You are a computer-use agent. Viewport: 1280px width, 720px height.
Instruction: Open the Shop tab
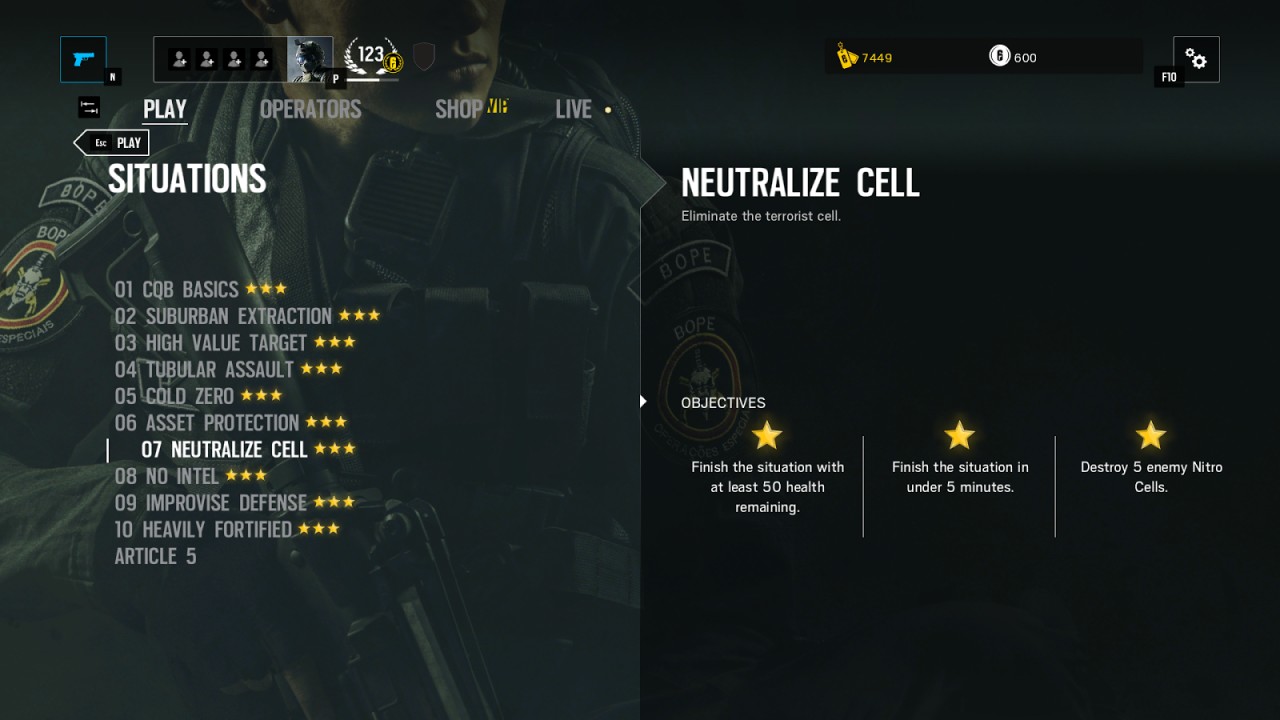pos(459,109)
